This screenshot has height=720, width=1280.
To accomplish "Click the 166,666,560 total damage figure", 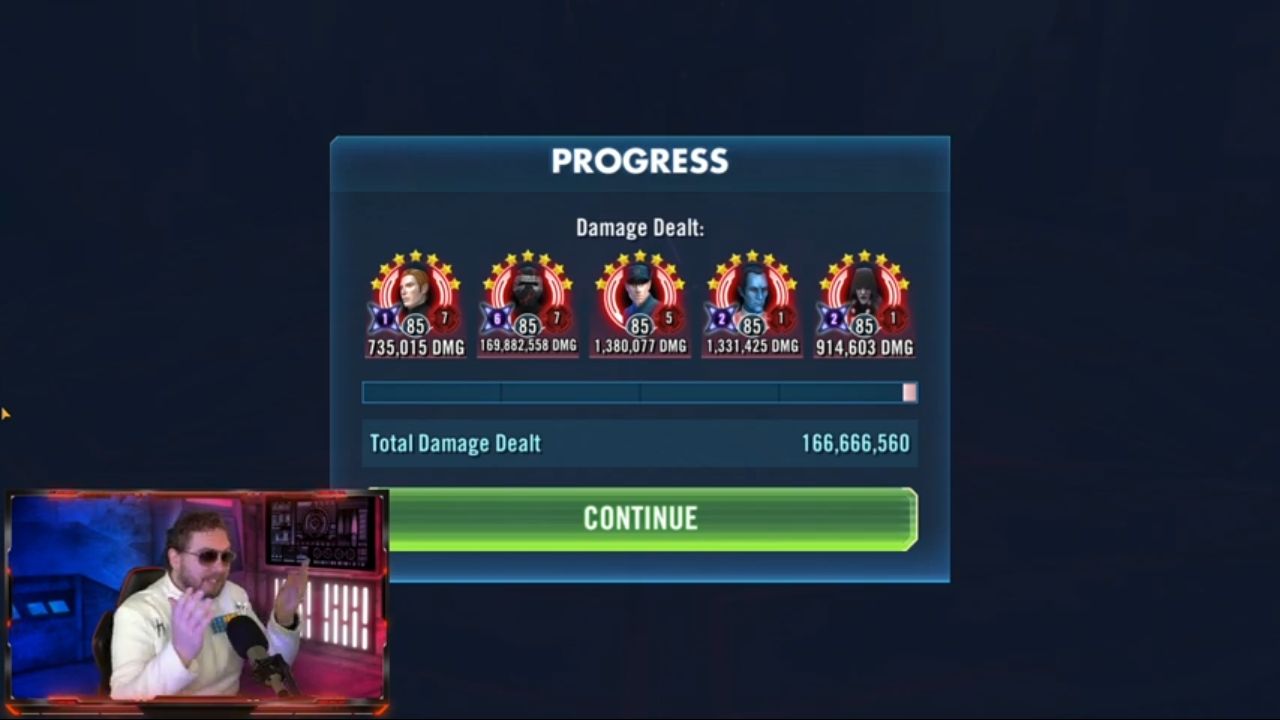I will 857,443.
